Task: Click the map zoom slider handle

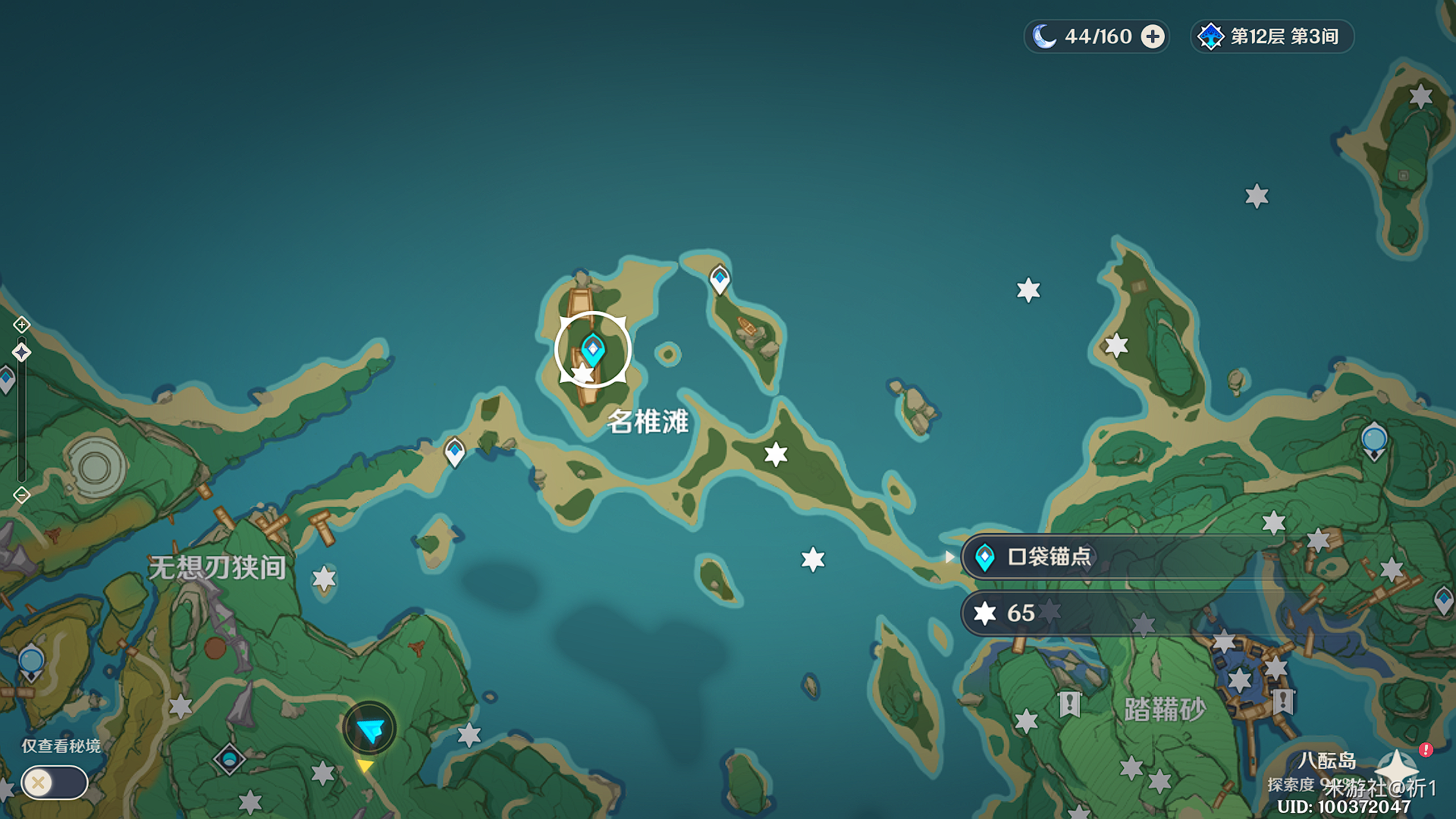Action: [21, 352]
